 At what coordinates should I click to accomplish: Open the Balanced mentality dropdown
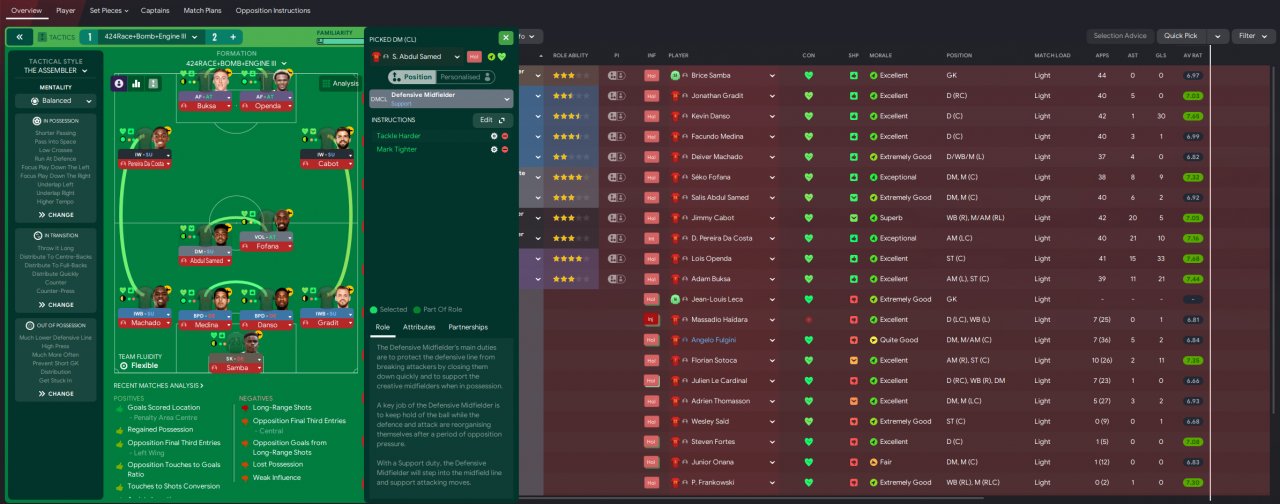coord(56,101)
